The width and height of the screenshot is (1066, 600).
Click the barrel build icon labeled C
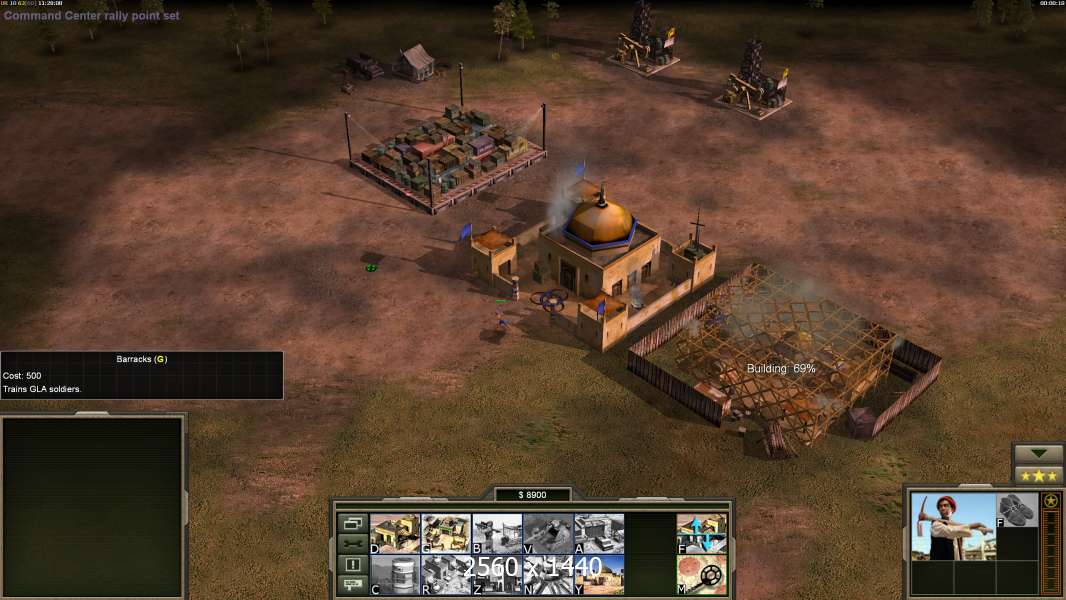pos(395,574)
